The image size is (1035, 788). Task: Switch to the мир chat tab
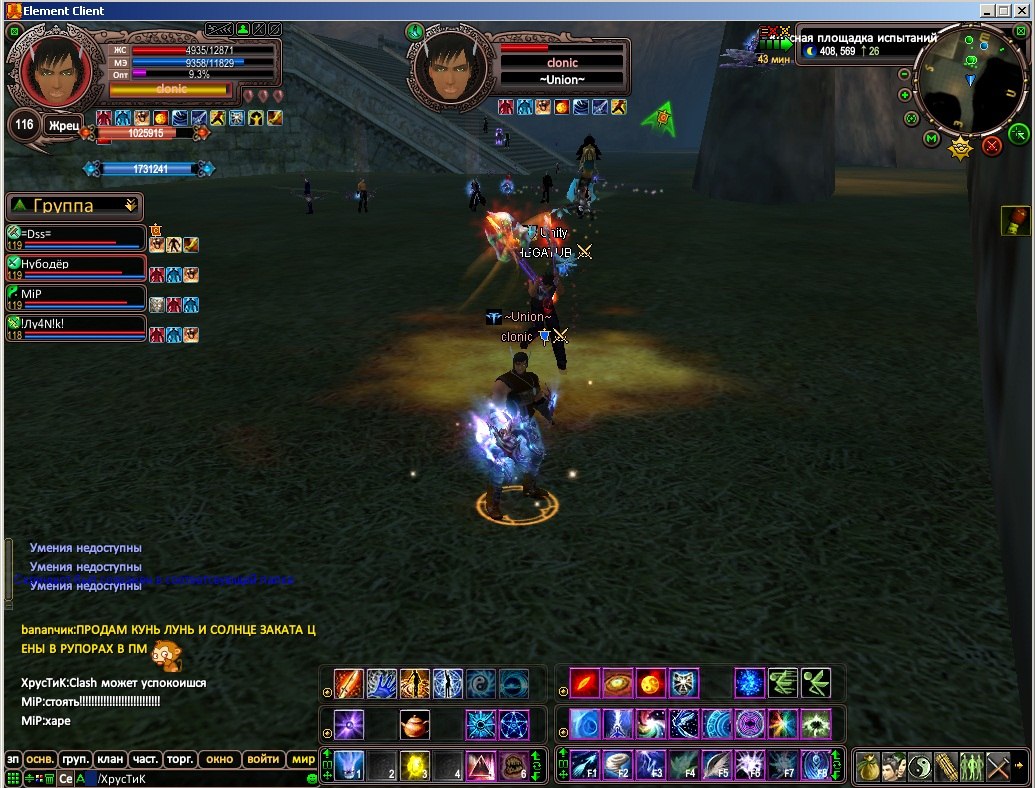pos(303,759)
